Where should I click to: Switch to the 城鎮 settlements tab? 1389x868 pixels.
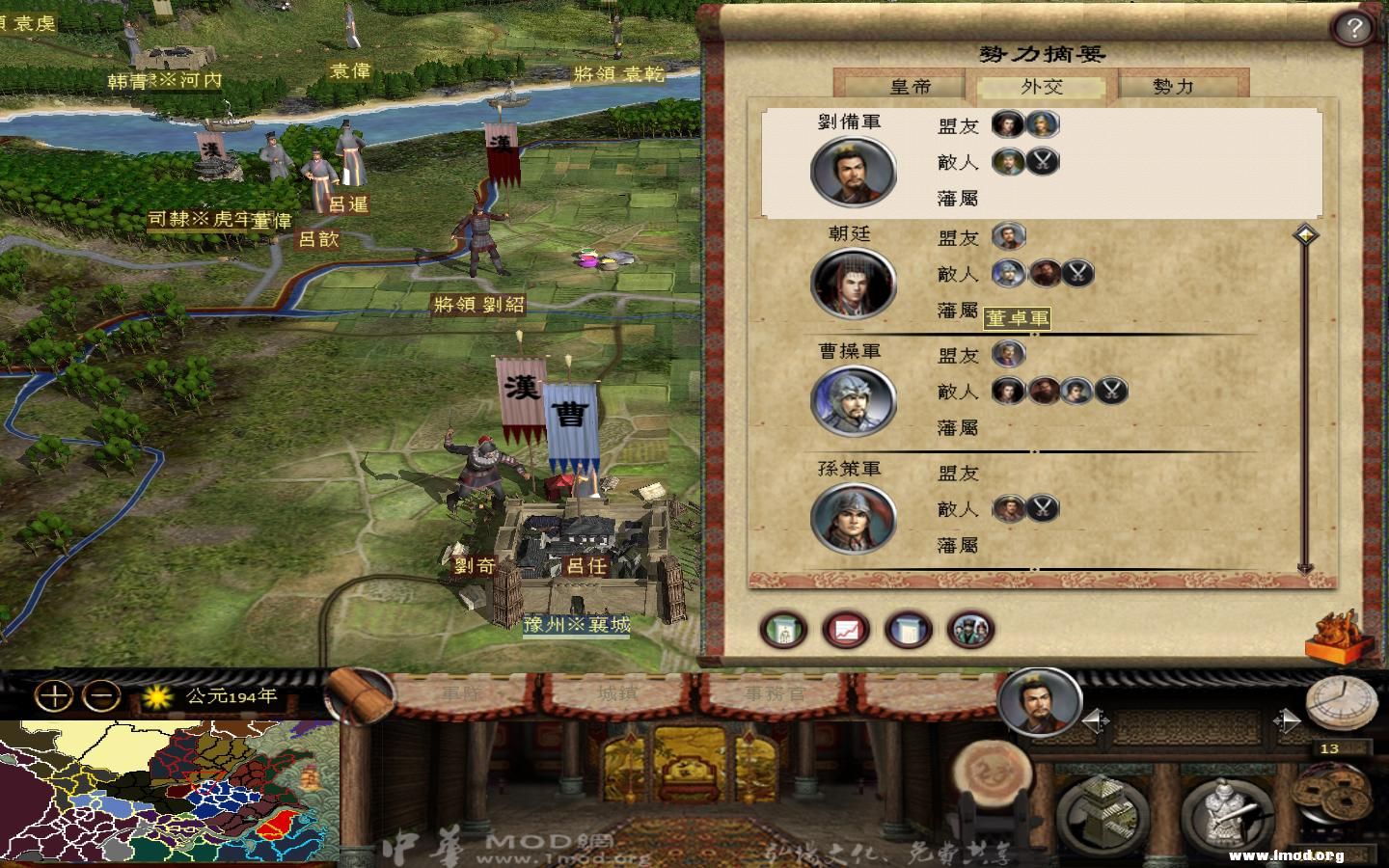pos(617,692)
